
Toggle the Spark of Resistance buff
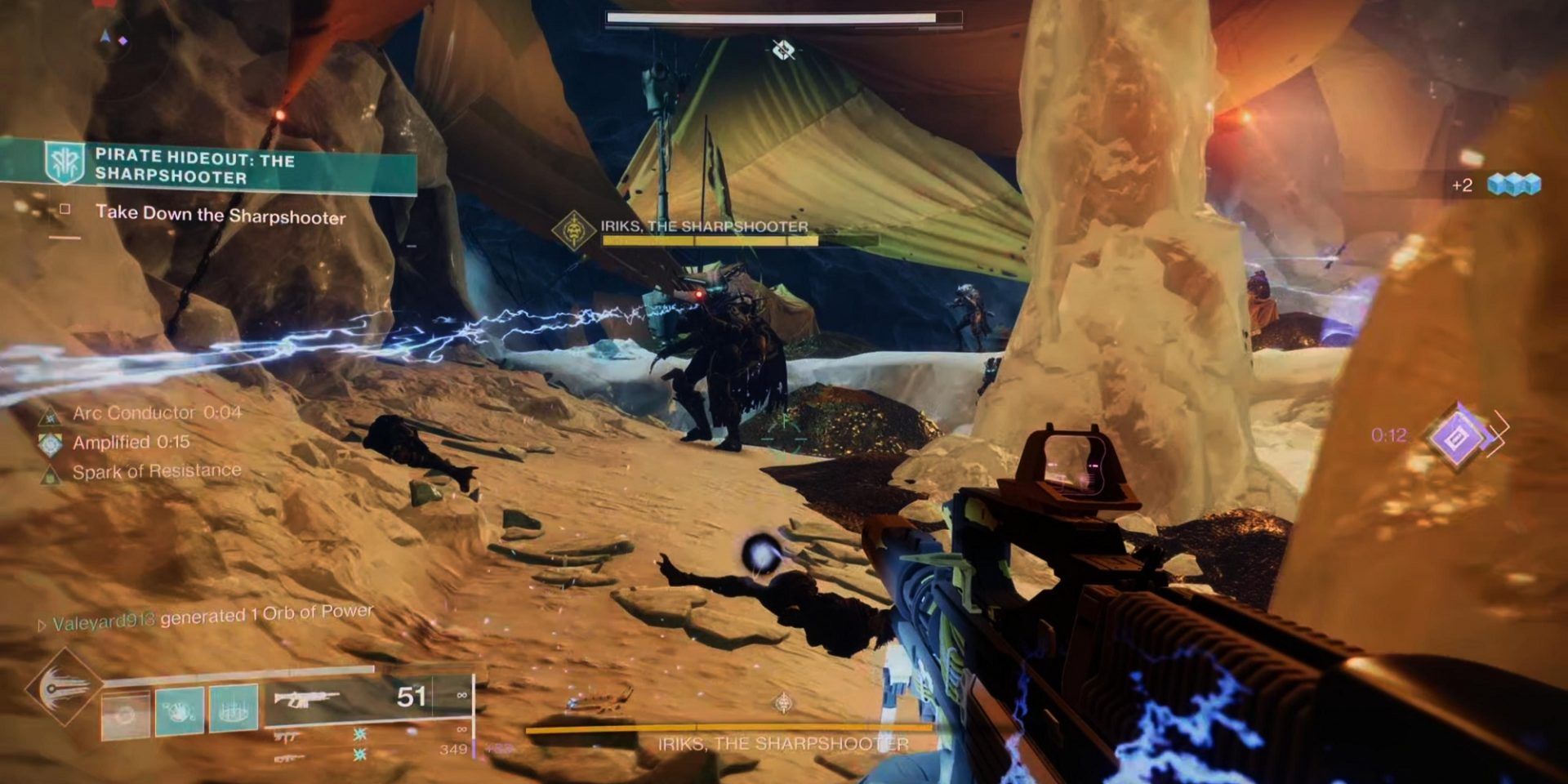tap(51, 472)
